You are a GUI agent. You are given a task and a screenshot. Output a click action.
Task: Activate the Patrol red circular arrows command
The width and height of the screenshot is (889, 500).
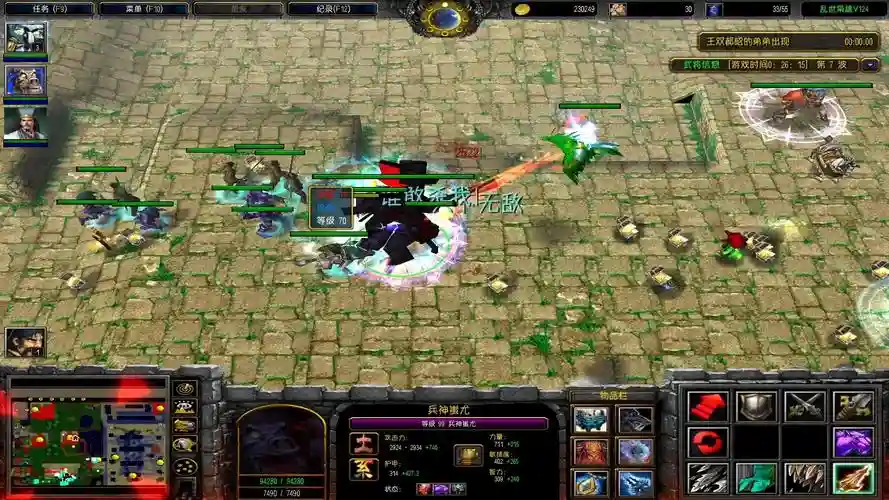(706, 442)
